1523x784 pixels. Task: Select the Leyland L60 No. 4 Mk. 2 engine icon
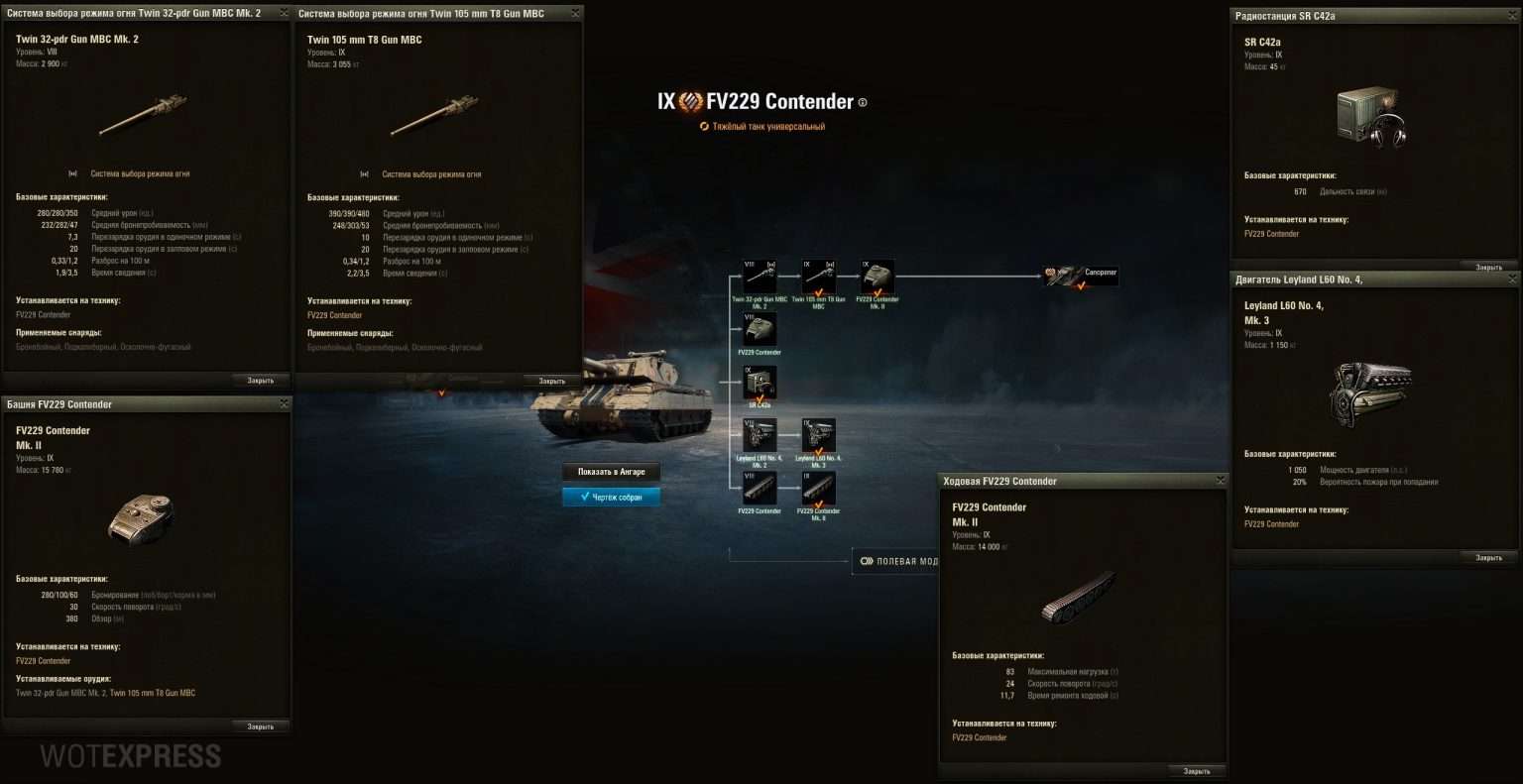pyautogui.click(x=760, y=436)
